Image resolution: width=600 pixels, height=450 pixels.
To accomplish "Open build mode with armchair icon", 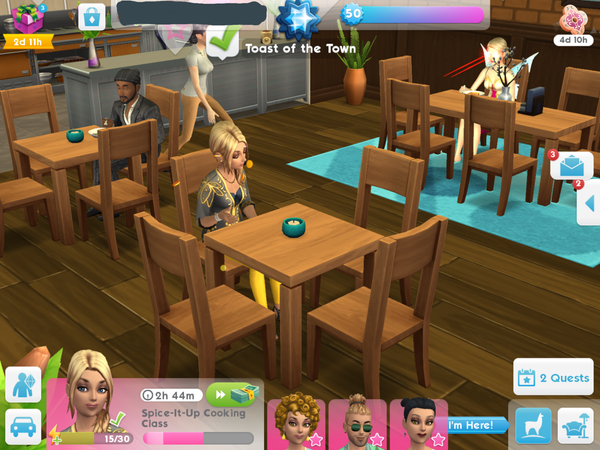I will click(x=575, y=424).
